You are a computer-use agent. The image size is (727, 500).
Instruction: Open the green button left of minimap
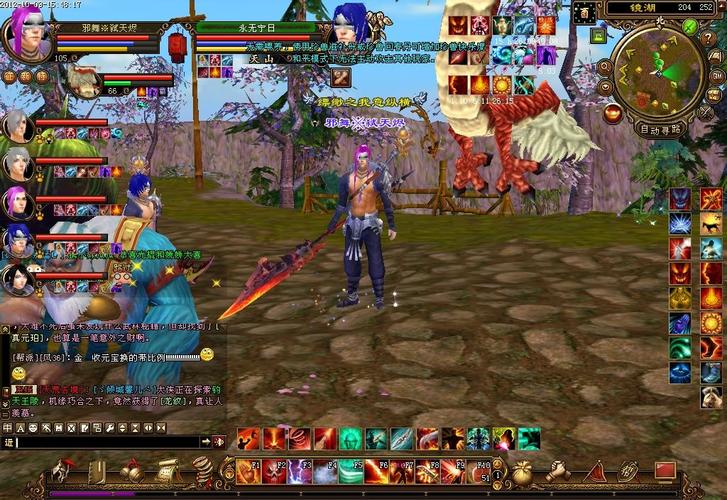(598, 35)
